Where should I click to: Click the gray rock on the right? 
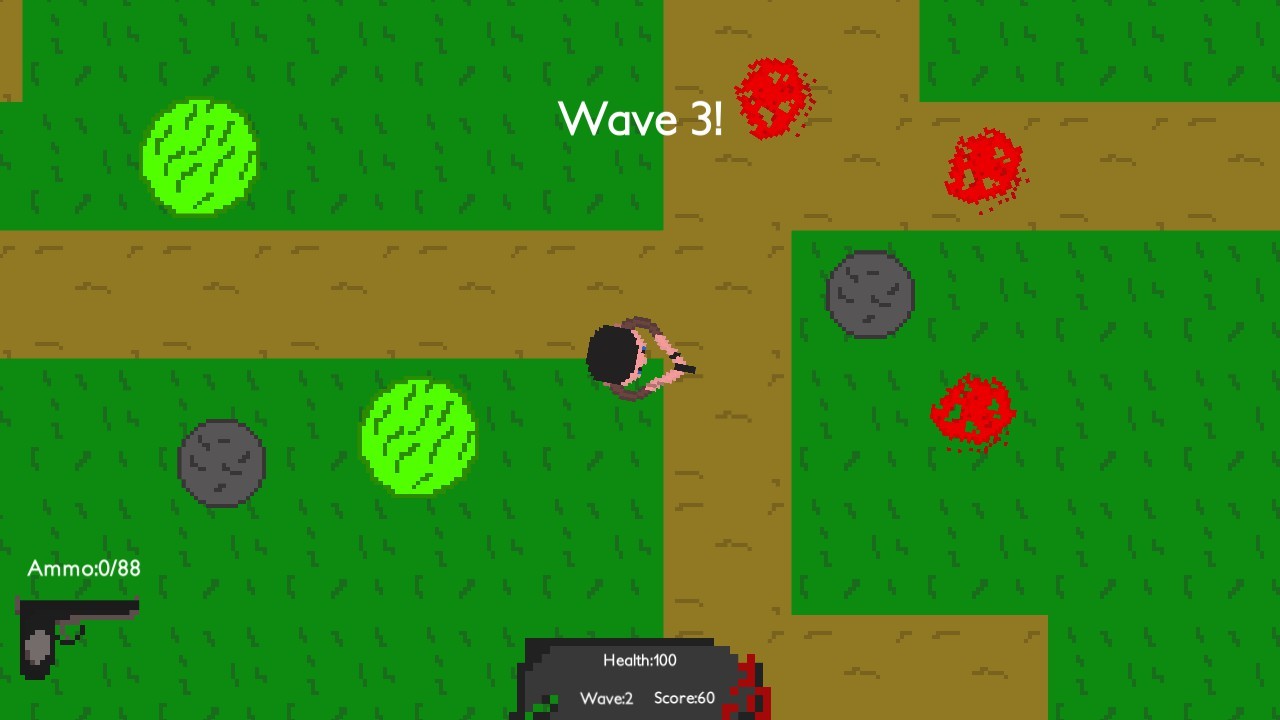868,295
